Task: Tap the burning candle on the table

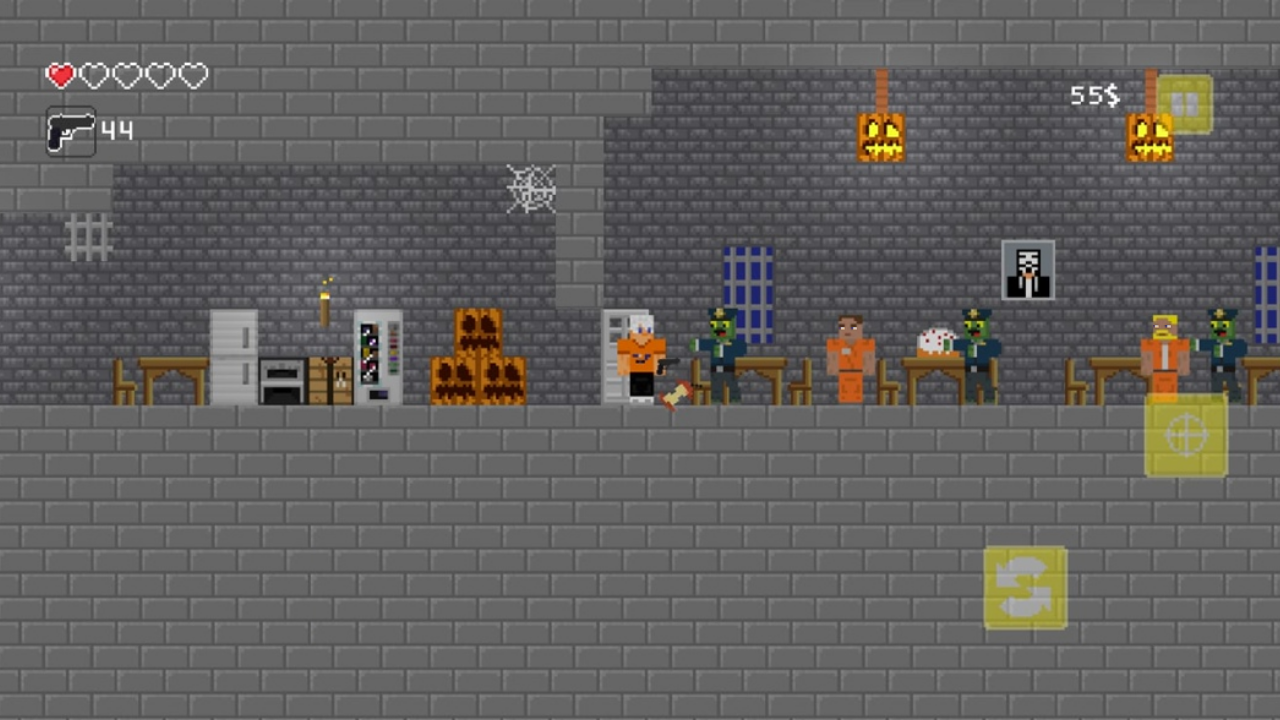Action: tap(326, 300)
